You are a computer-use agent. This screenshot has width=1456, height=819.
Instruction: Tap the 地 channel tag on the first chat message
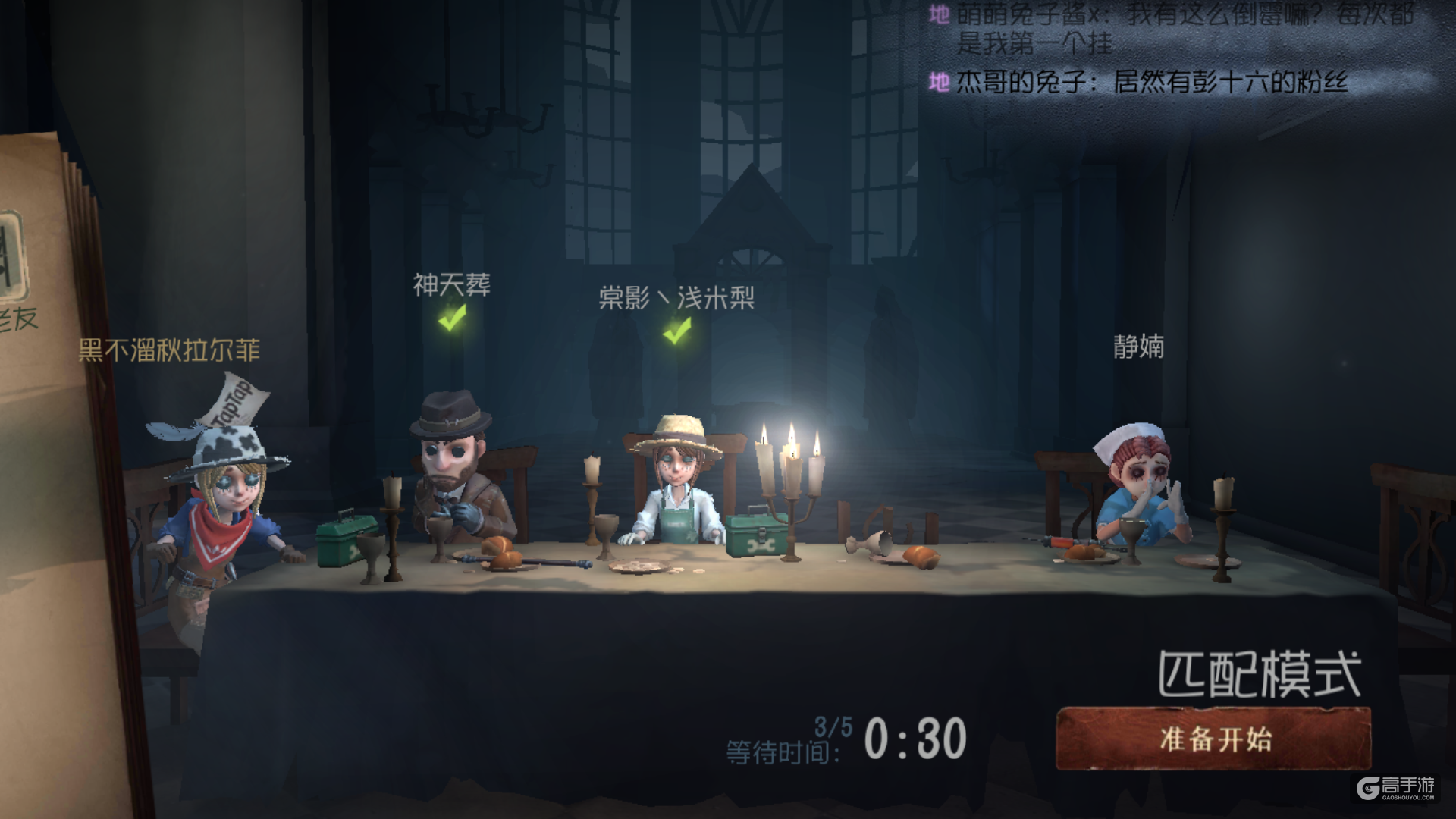(940, 14)
